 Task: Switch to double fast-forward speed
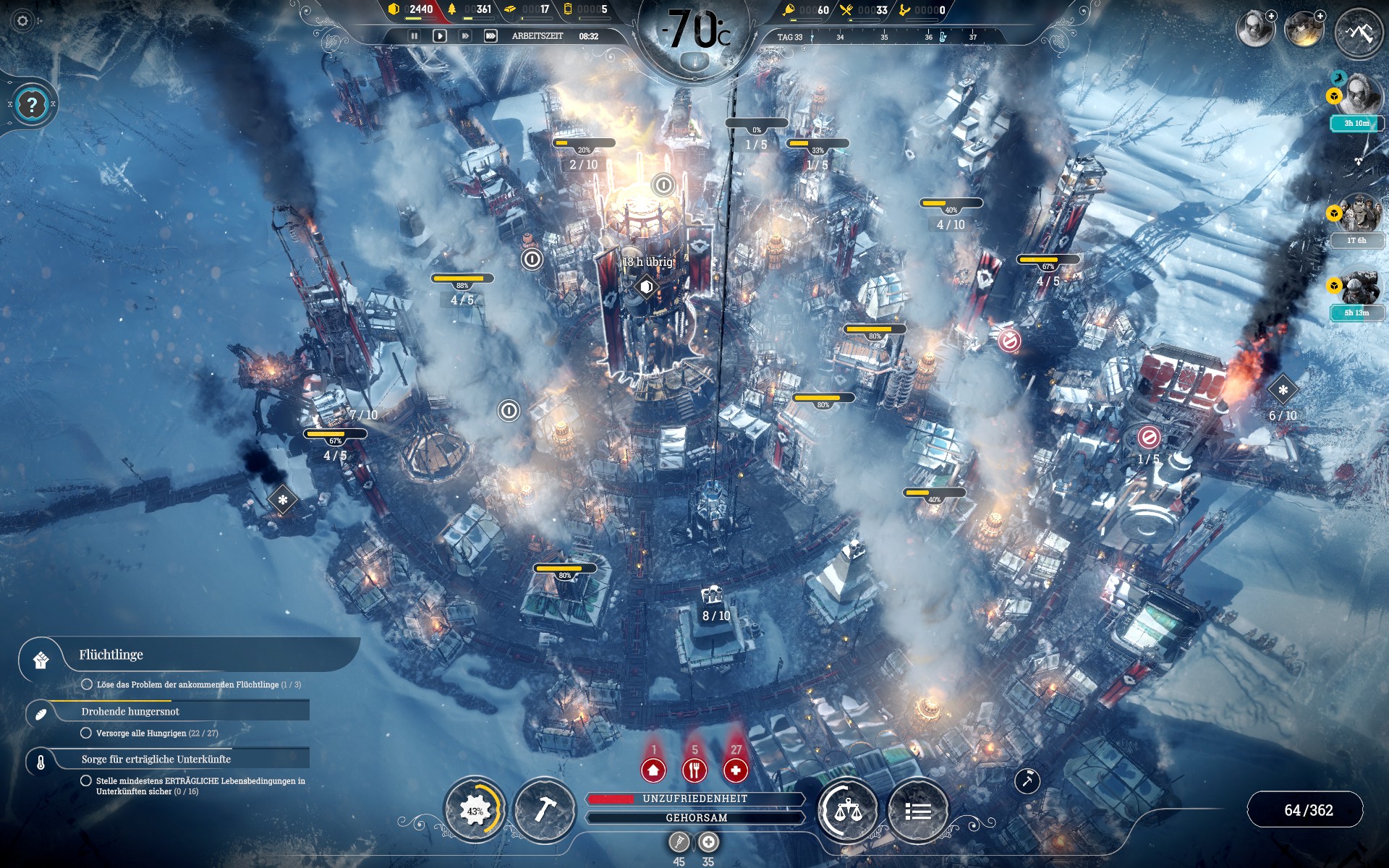[465, 35]
